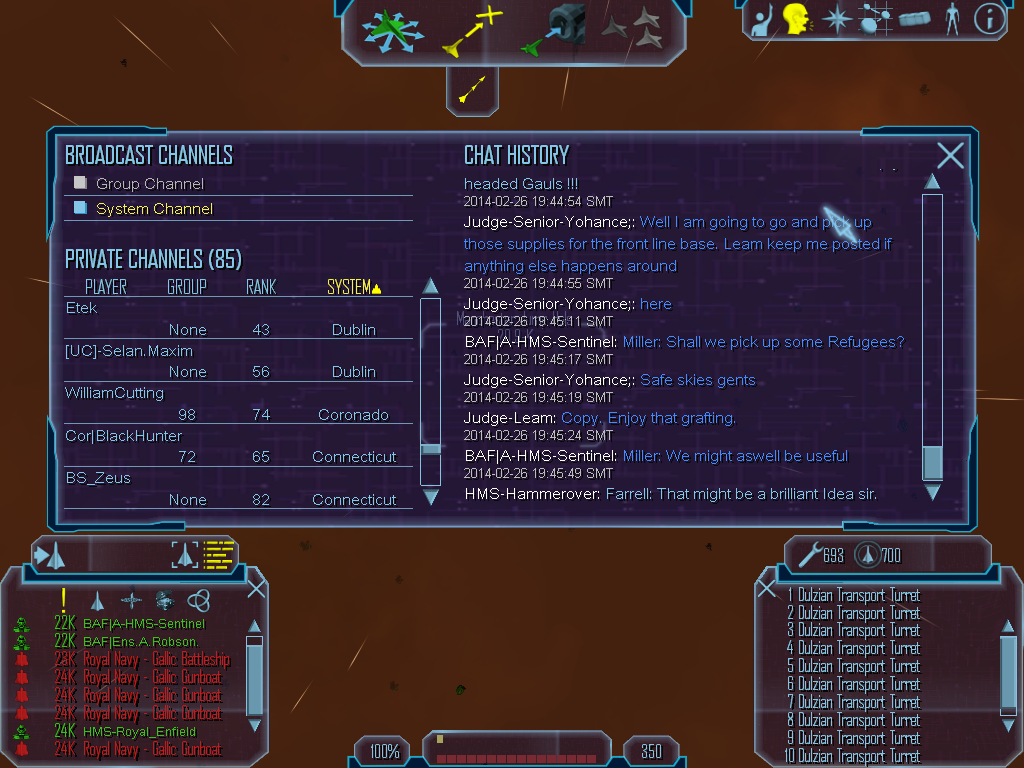Screen dimensions: 1024x768
Task: Activate the Dock maneuver icon
Action: 553,28
